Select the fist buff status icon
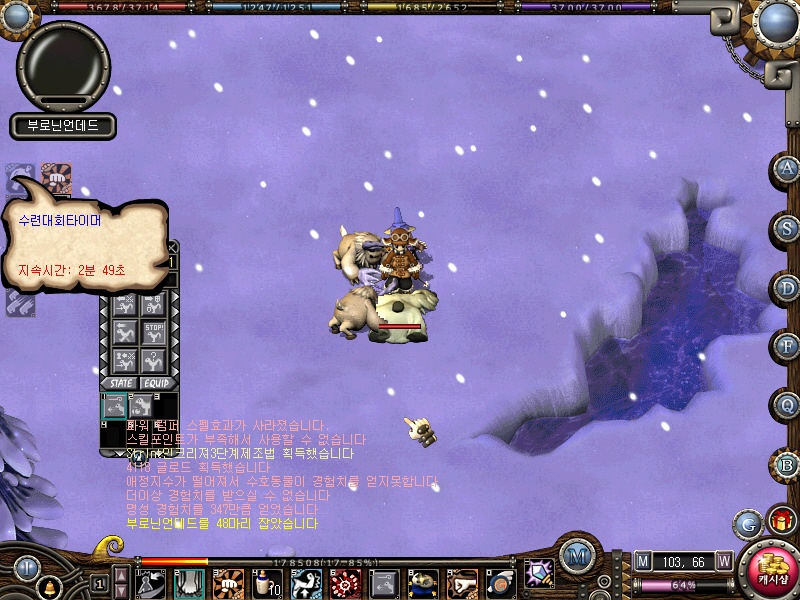The height and width of the screenshot is (600, 800). pyautogui.click(x=56, y=176)
